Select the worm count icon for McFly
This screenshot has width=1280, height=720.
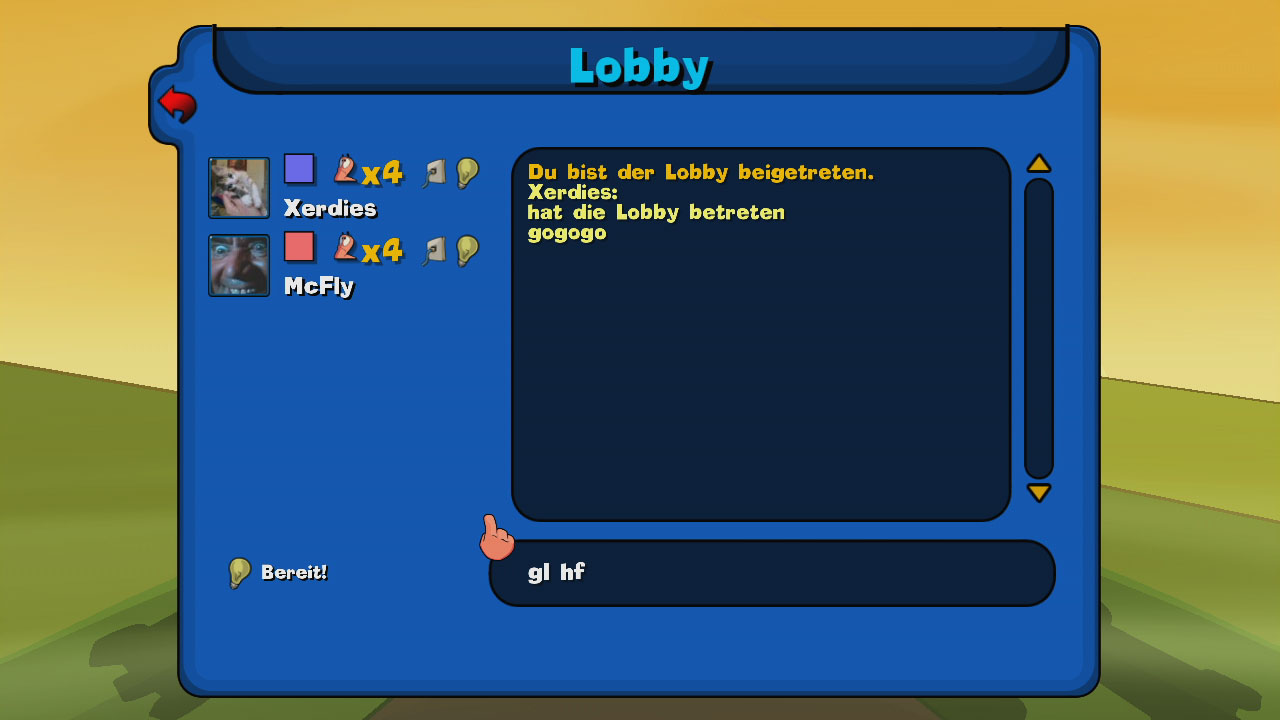point(345,249)
